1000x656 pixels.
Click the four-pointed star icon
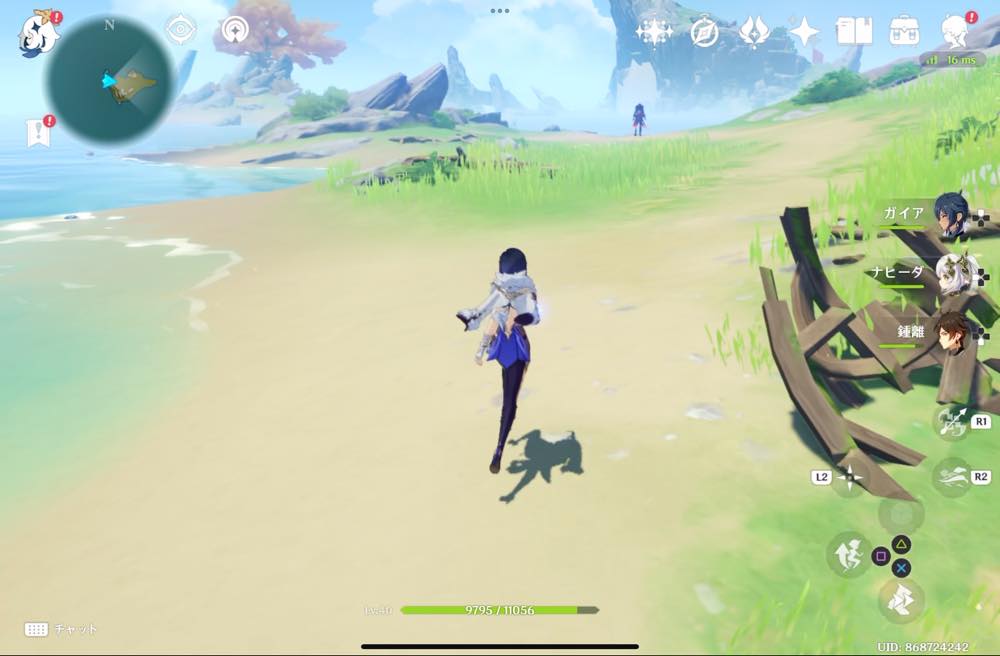[804, 32]
